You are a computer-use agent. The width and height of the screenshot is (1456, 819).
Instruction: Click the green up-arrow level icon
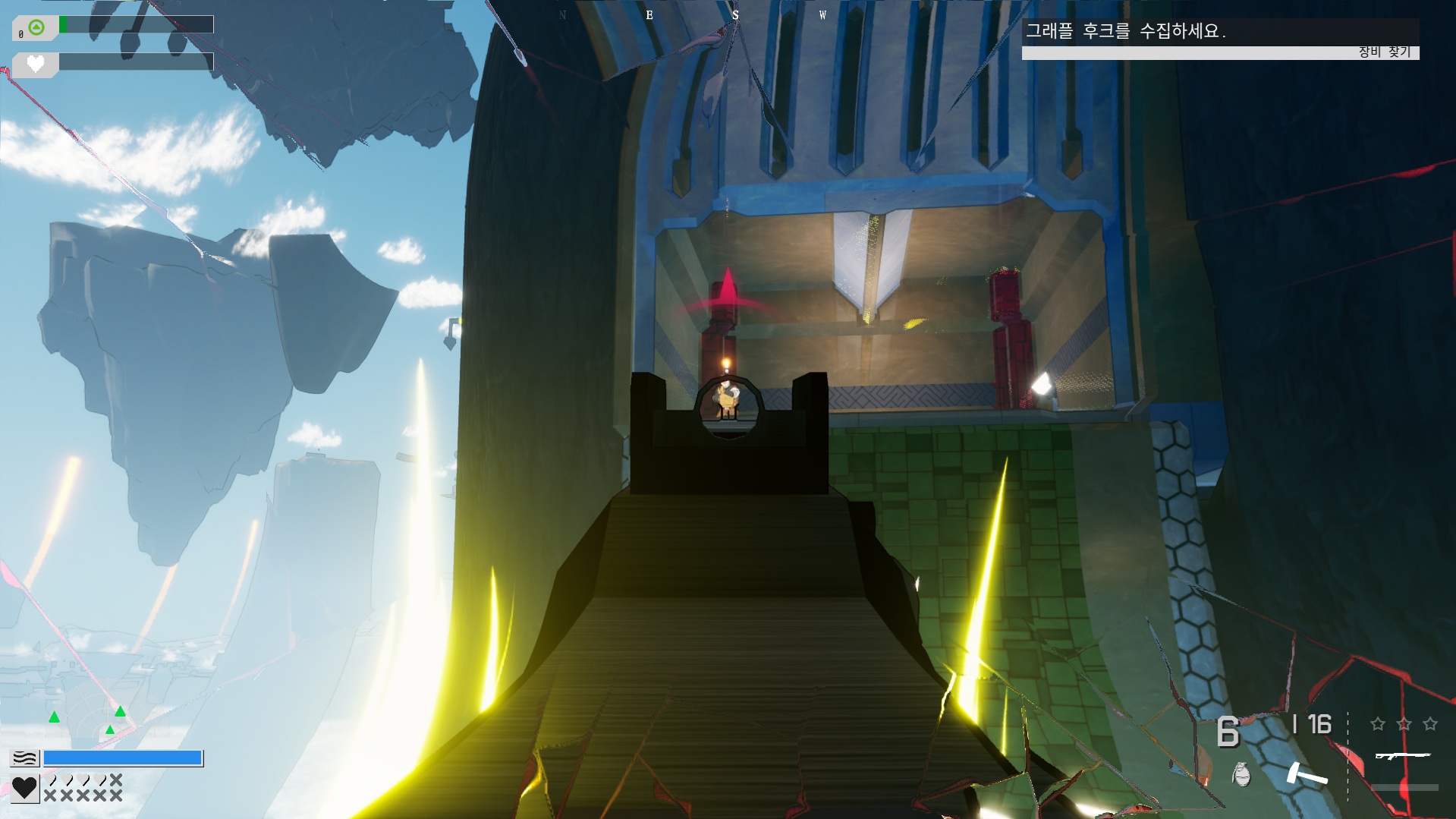pyautogui.click(x=36, y=28)
